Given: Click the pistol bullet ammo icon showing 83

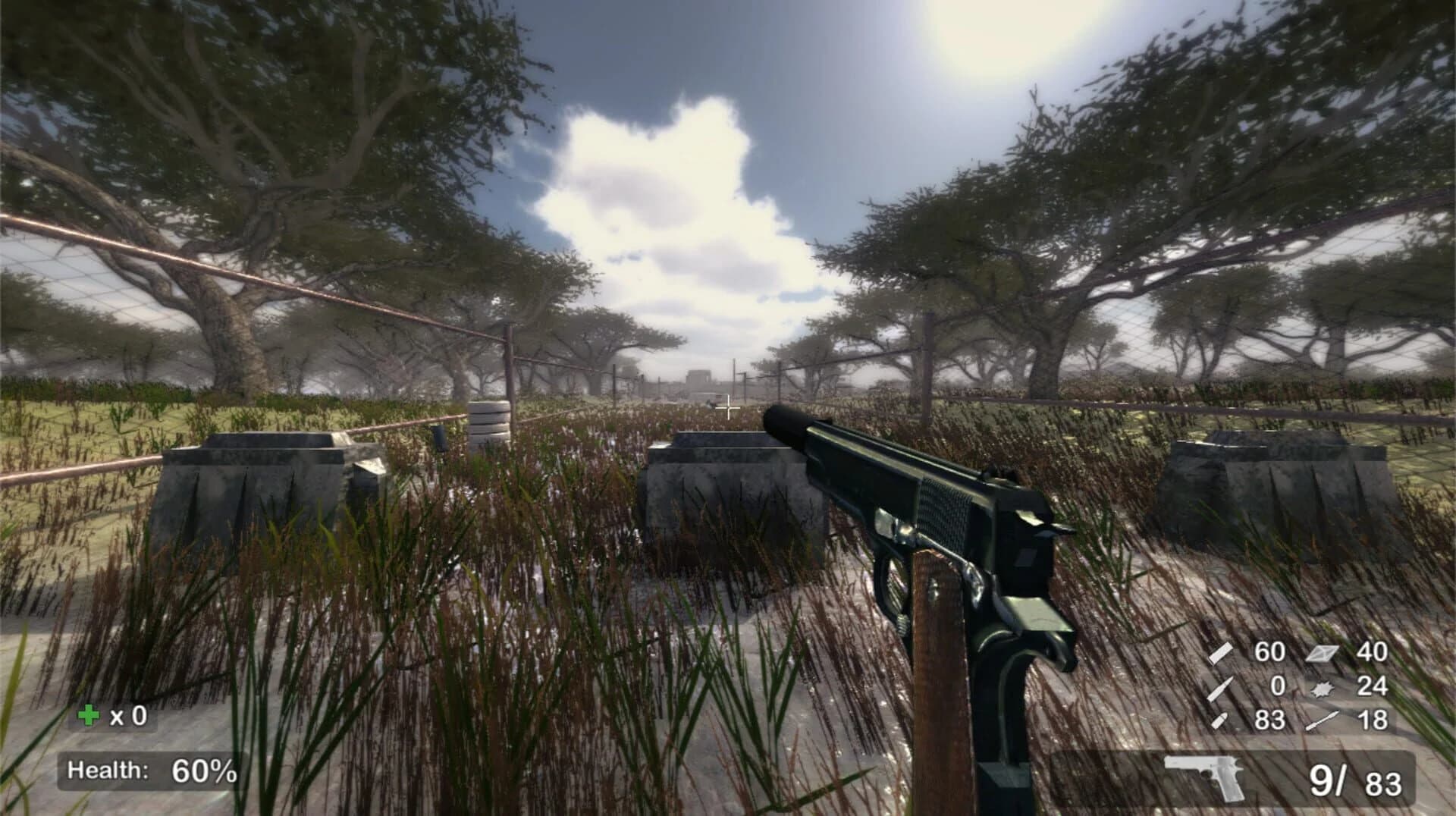Looking at the screenshot, I should [1219, 720].
